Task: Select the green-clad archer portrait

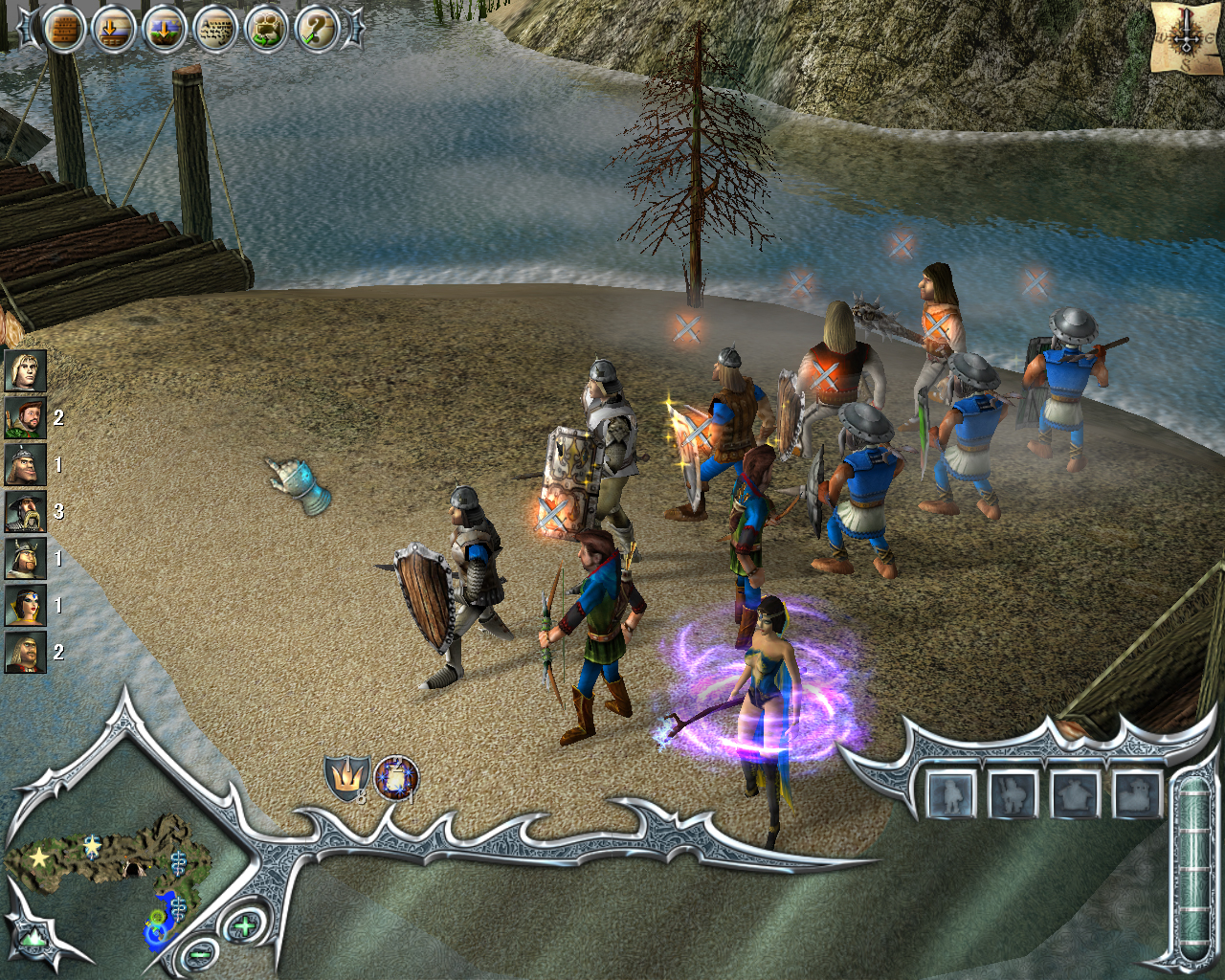Action: tap(25, 417)
